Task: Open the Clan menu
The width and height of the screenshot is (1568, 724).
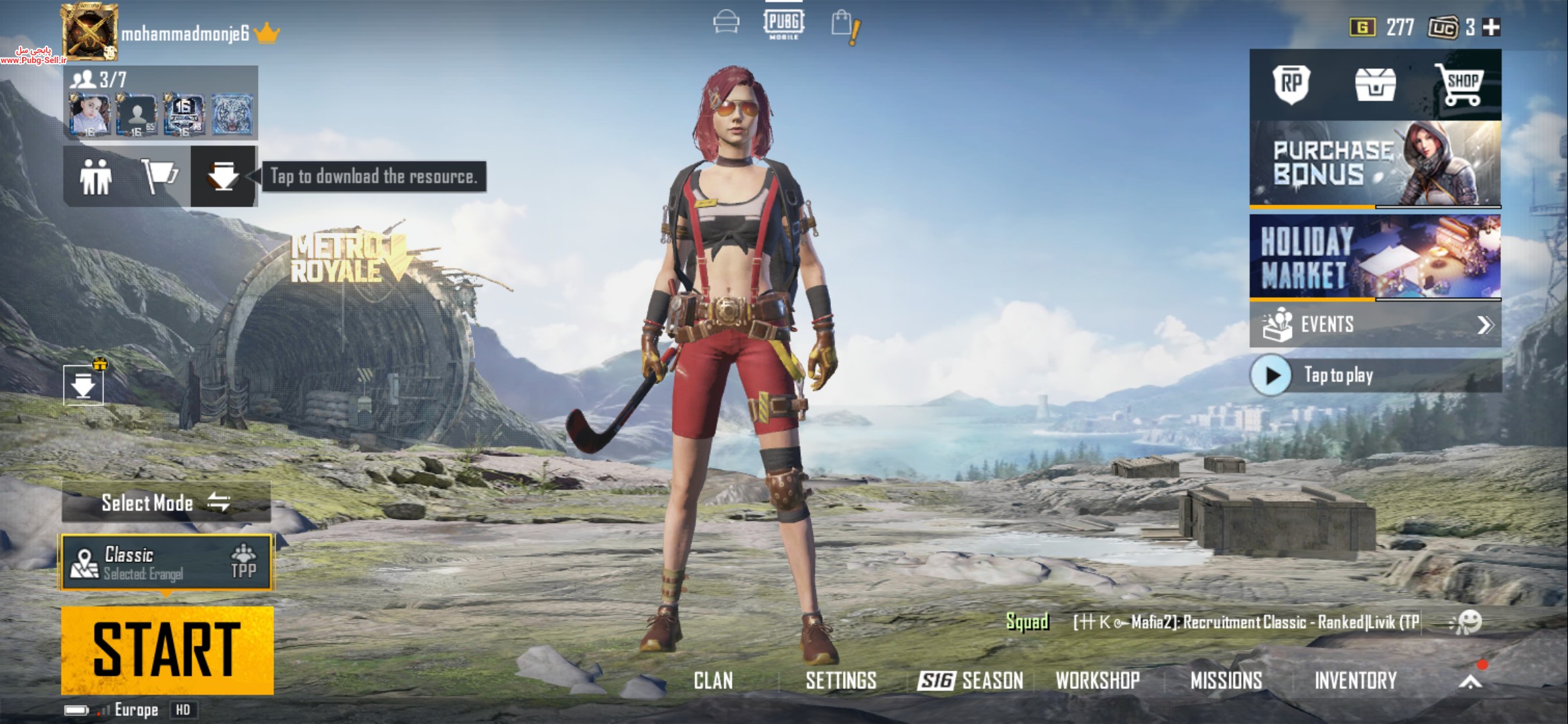Action: [713, 681]
